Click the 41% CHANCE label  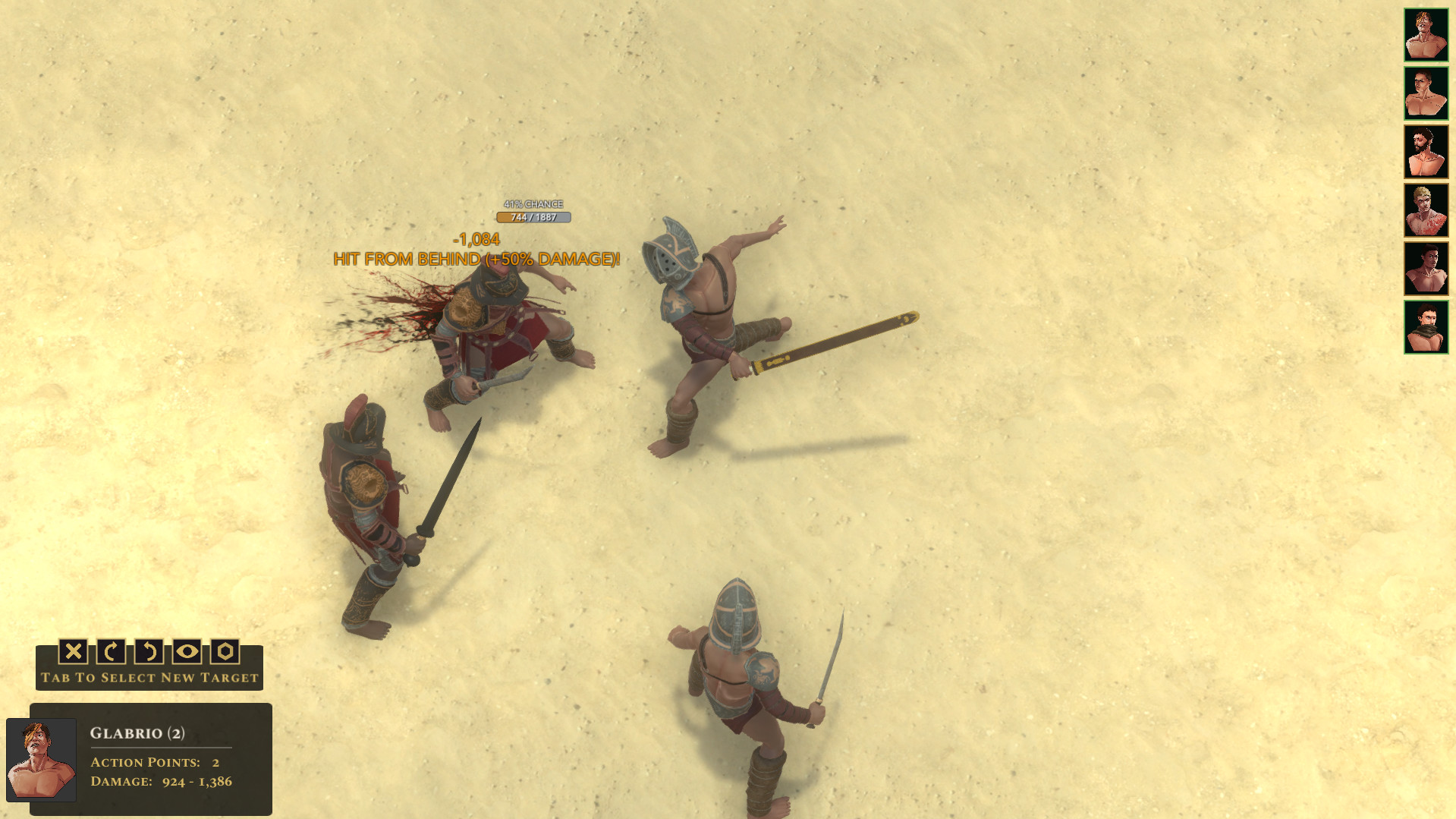pos(534,204)
